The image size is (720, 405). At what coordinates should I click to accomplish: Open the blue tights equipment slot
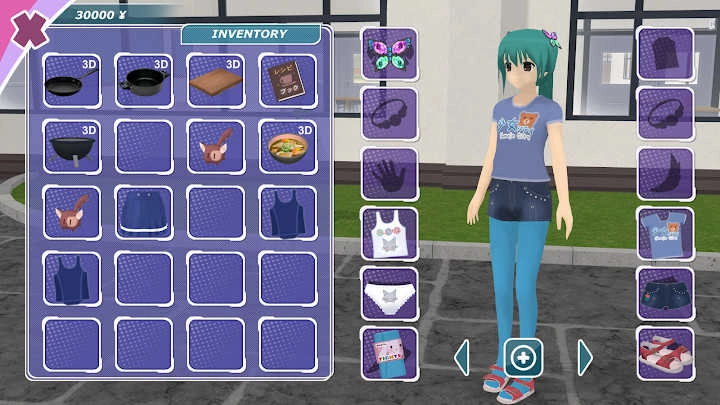pyautogui.click(x=390, y=352)
